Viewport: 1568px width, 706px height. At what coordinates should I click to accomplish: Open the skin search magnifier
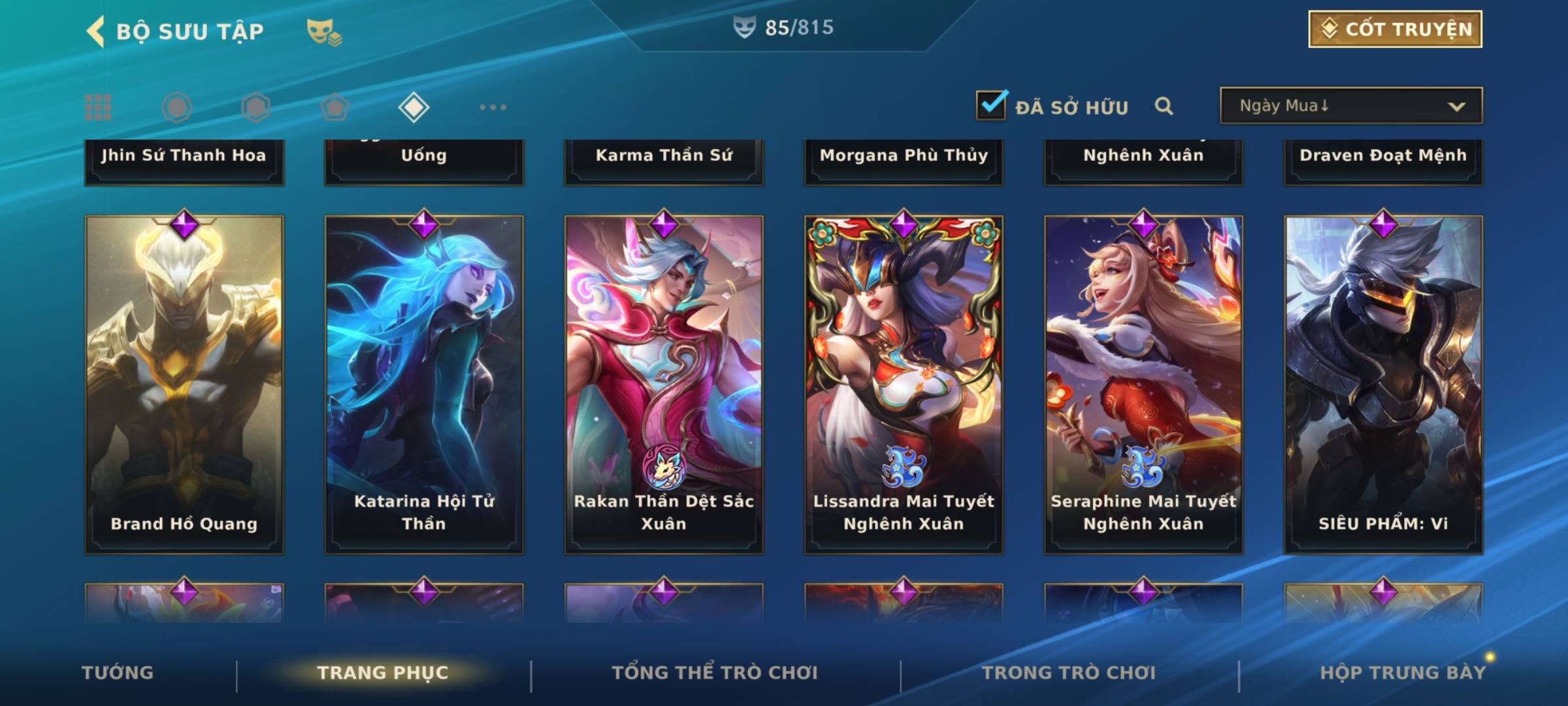coord(1164,106)
